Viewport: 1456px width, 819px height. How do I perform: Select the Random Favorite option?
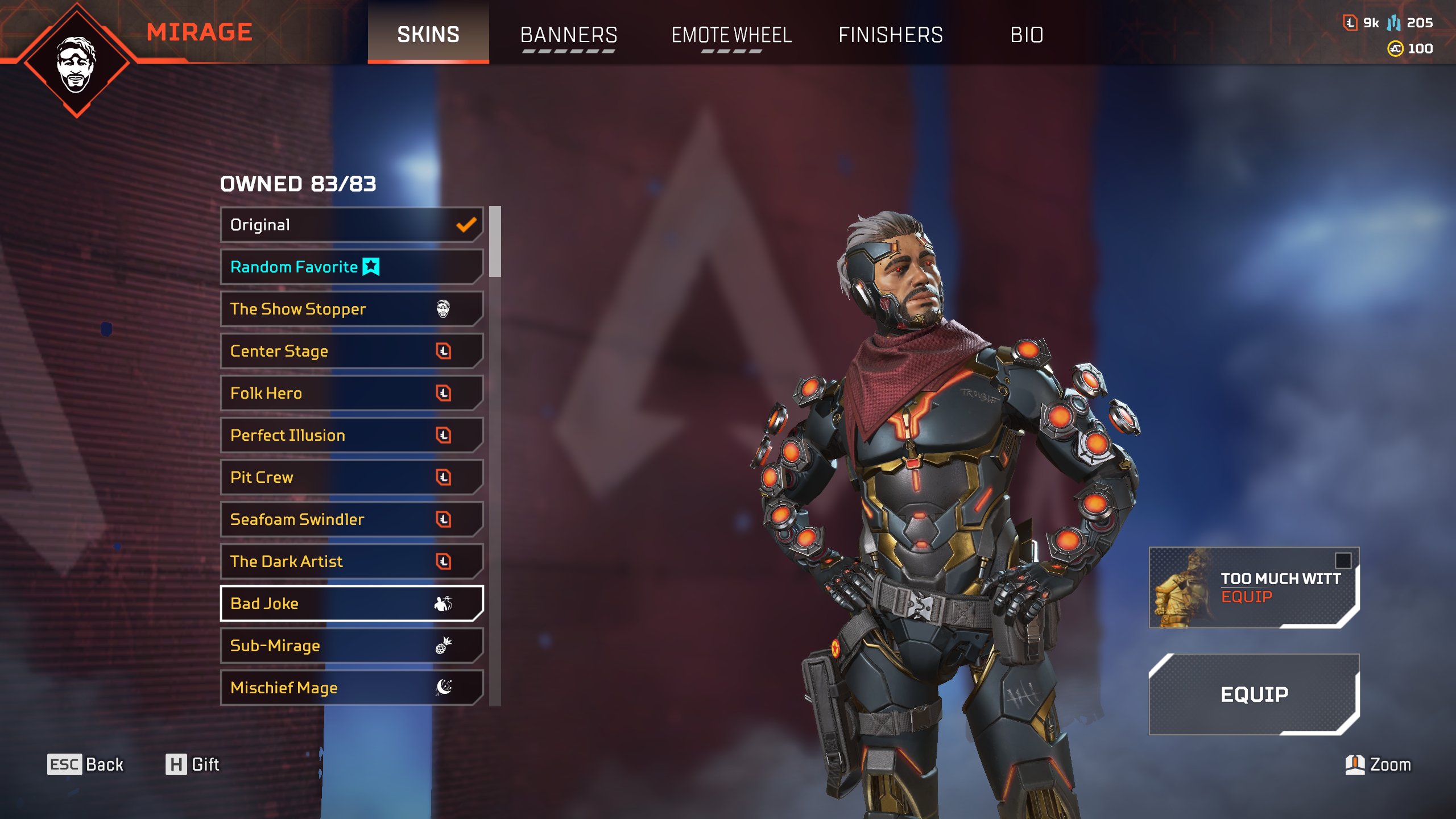pos(351,267)
